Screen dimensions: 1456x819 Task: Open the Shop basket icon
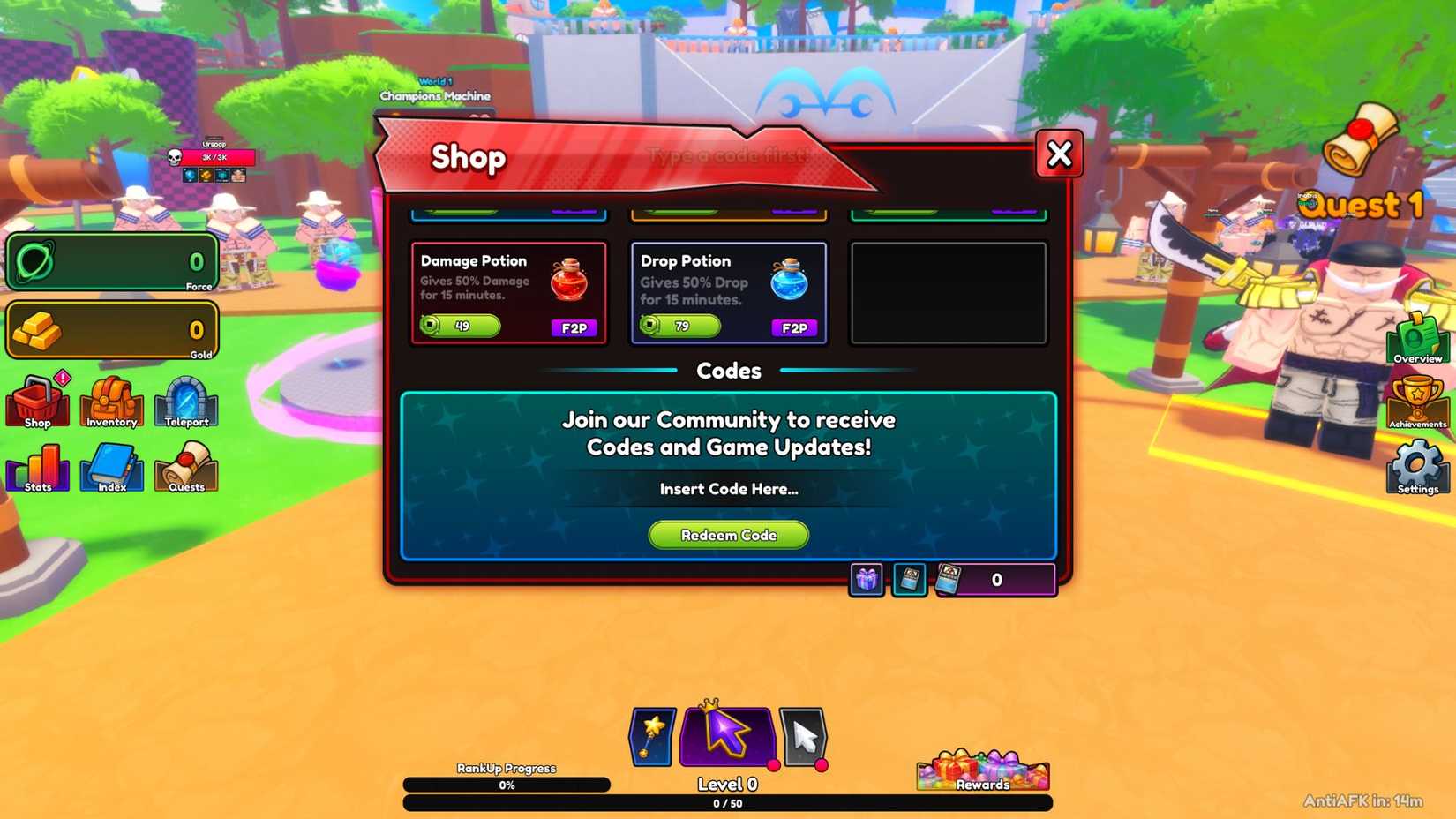[x=37, y=402]
